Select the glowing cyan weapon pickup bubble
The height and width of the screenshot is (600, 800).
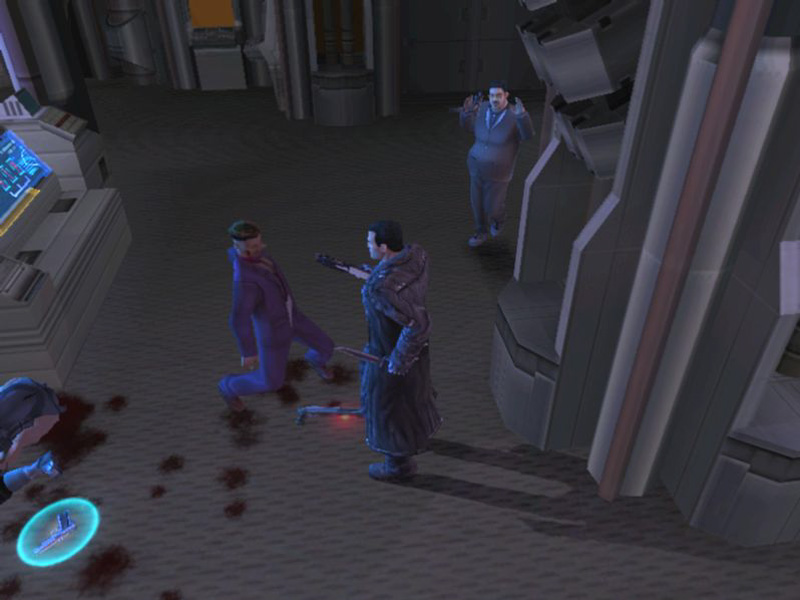[x=57, y=531]
